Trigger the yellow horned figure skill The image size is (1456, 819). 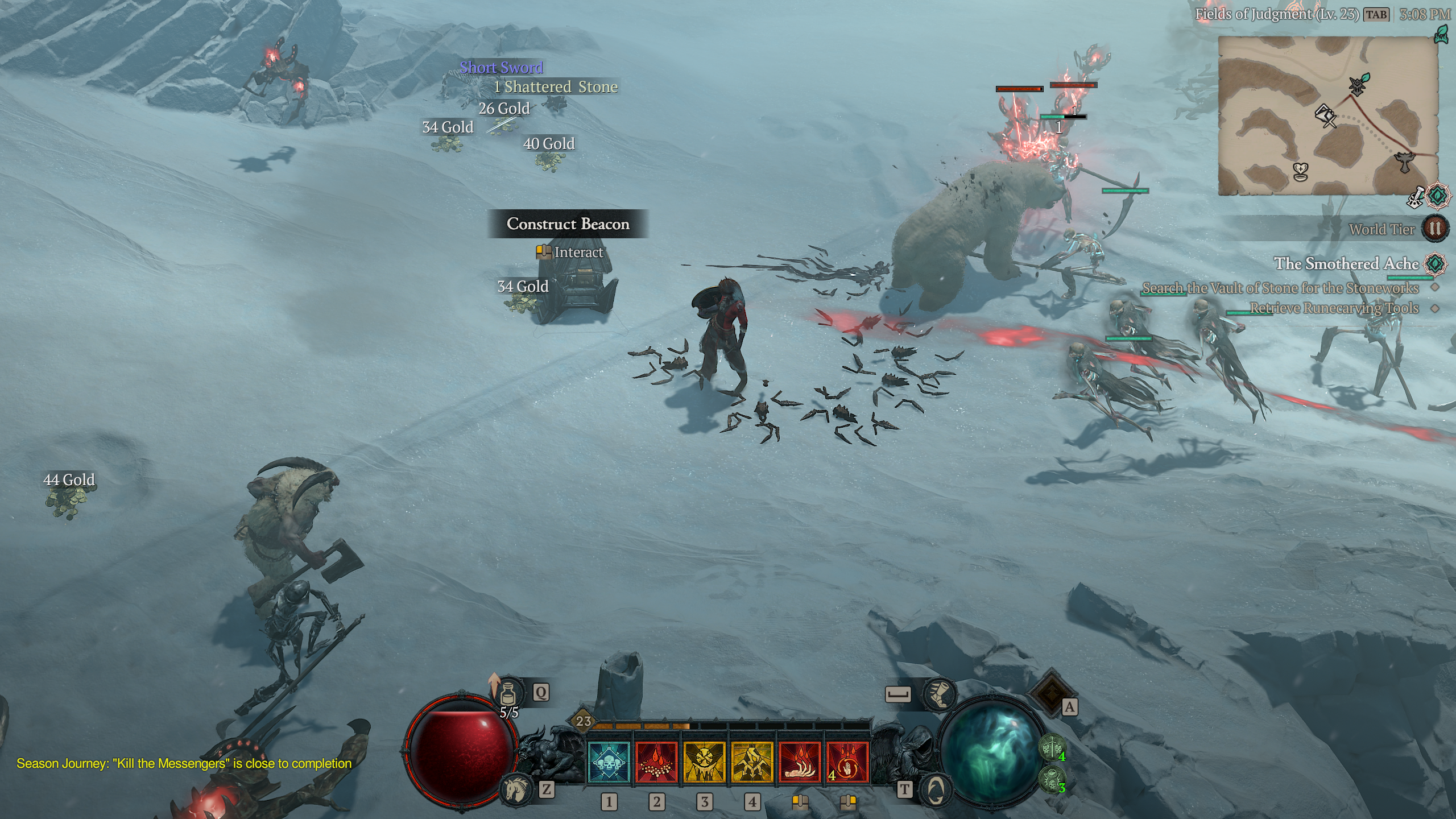[752, 763]
